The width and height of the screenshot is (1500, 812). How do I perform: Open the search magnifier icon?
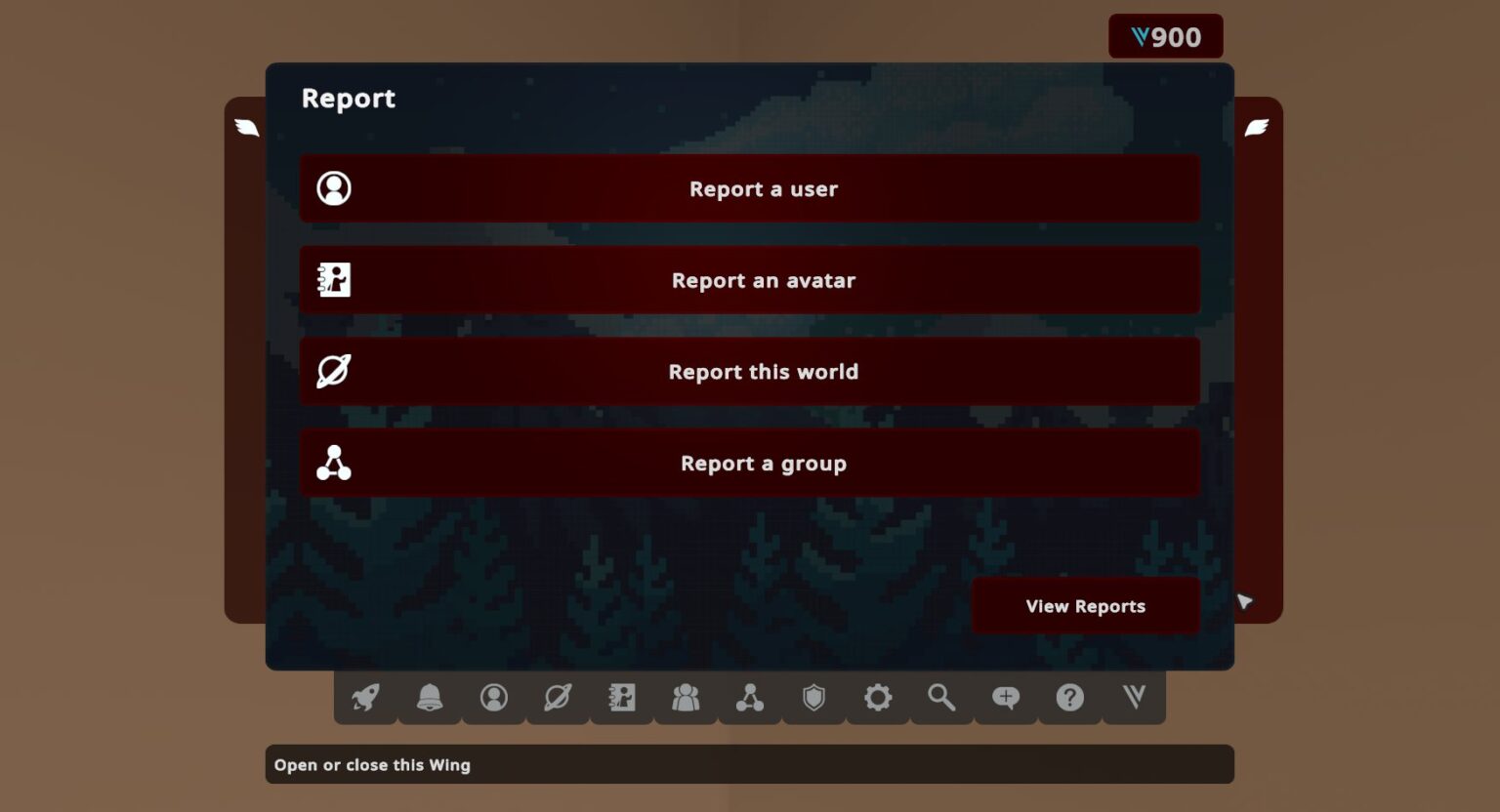(x=941, y=698)
